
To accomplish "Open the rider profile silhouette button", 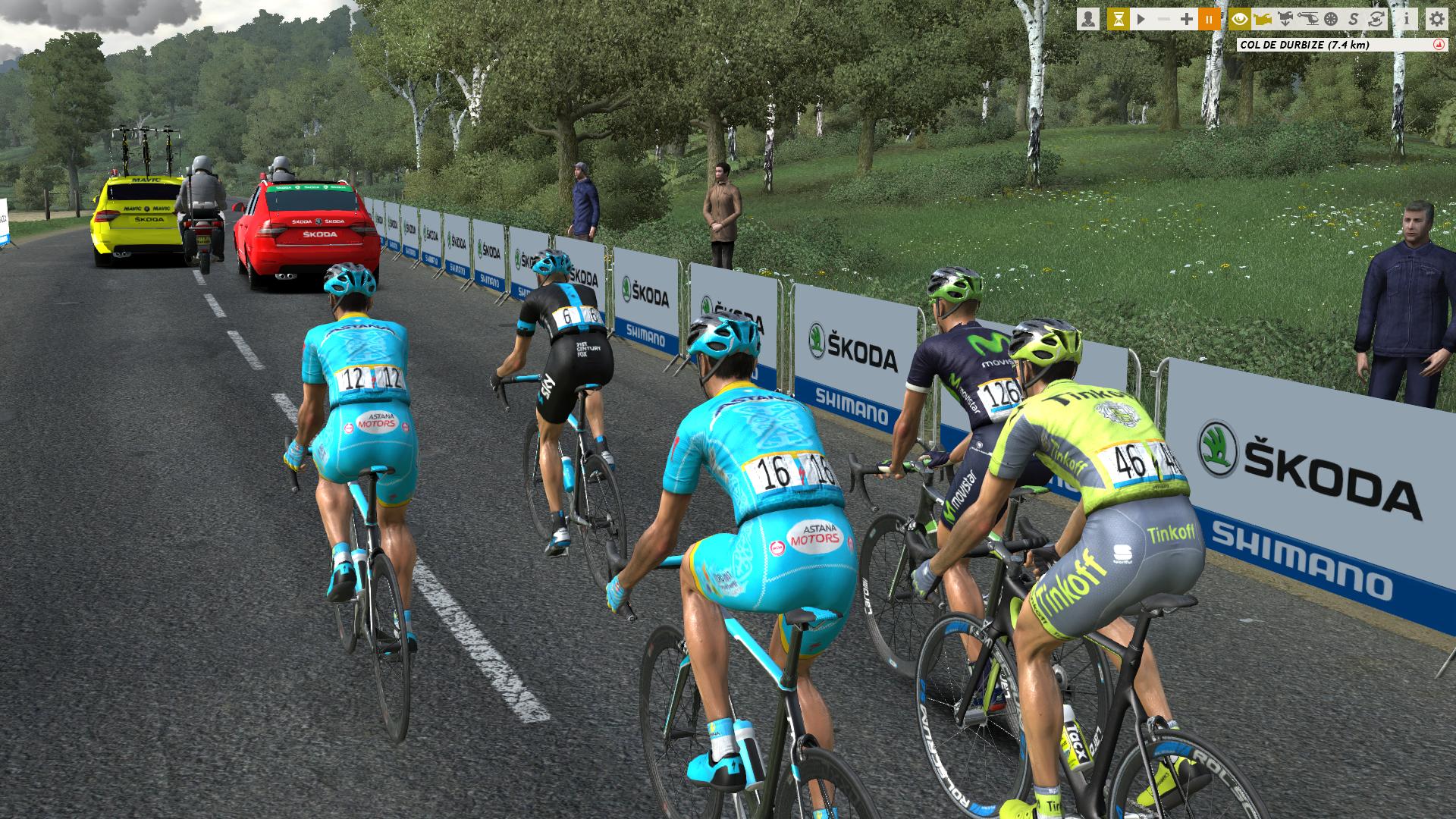I will (1088, 19).
